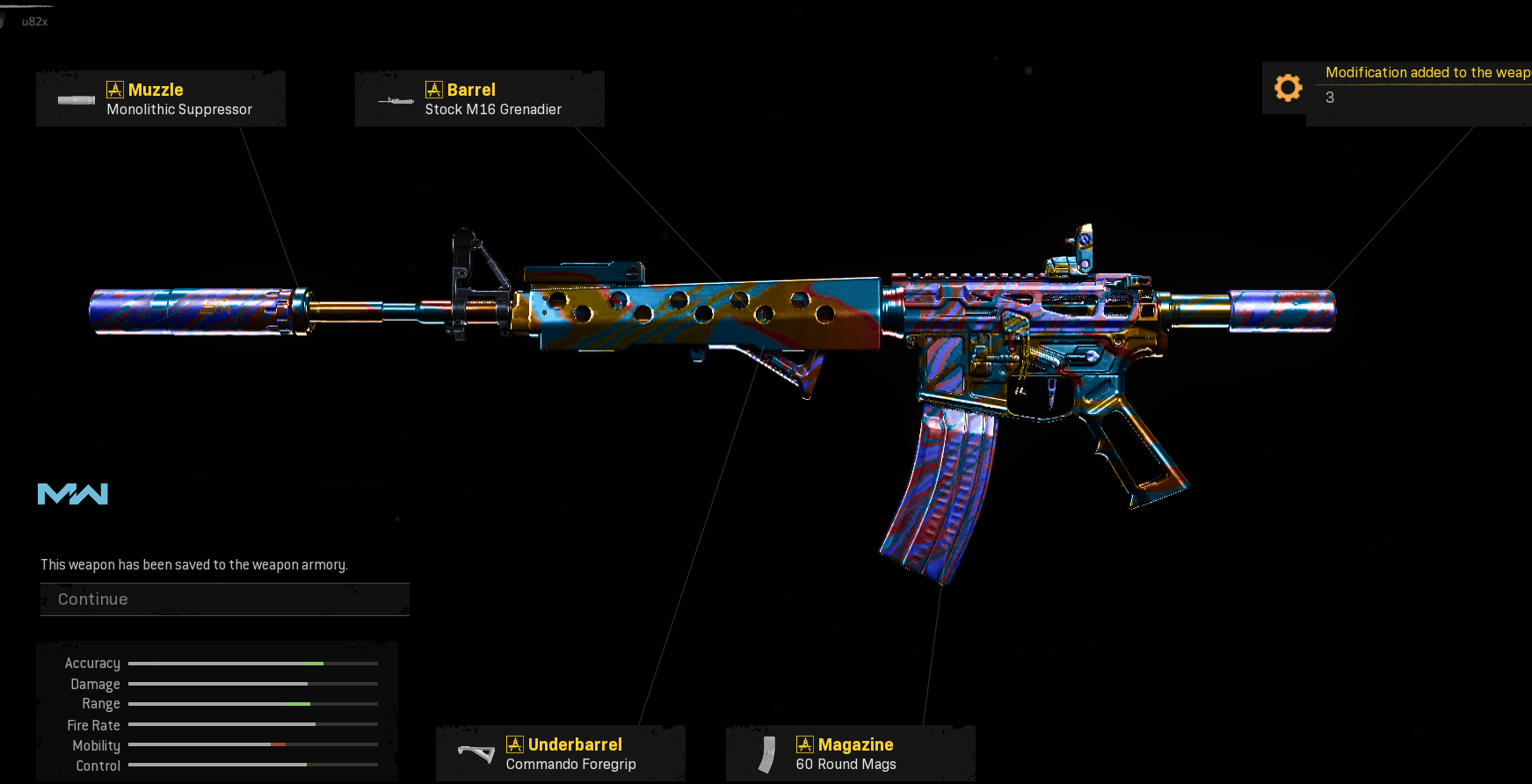
Task: Open the weapon modification gear panel
Action: pyautogui.click(x=1288, y=88)
